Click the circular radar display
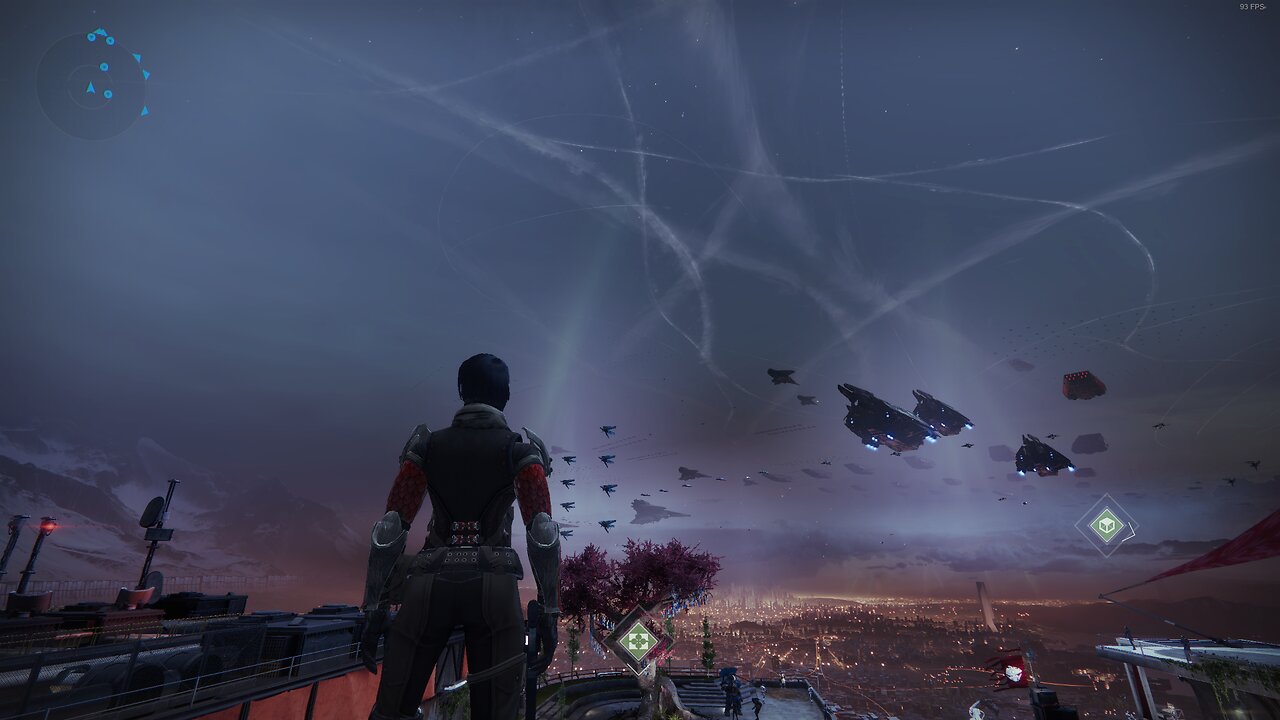 91,85
